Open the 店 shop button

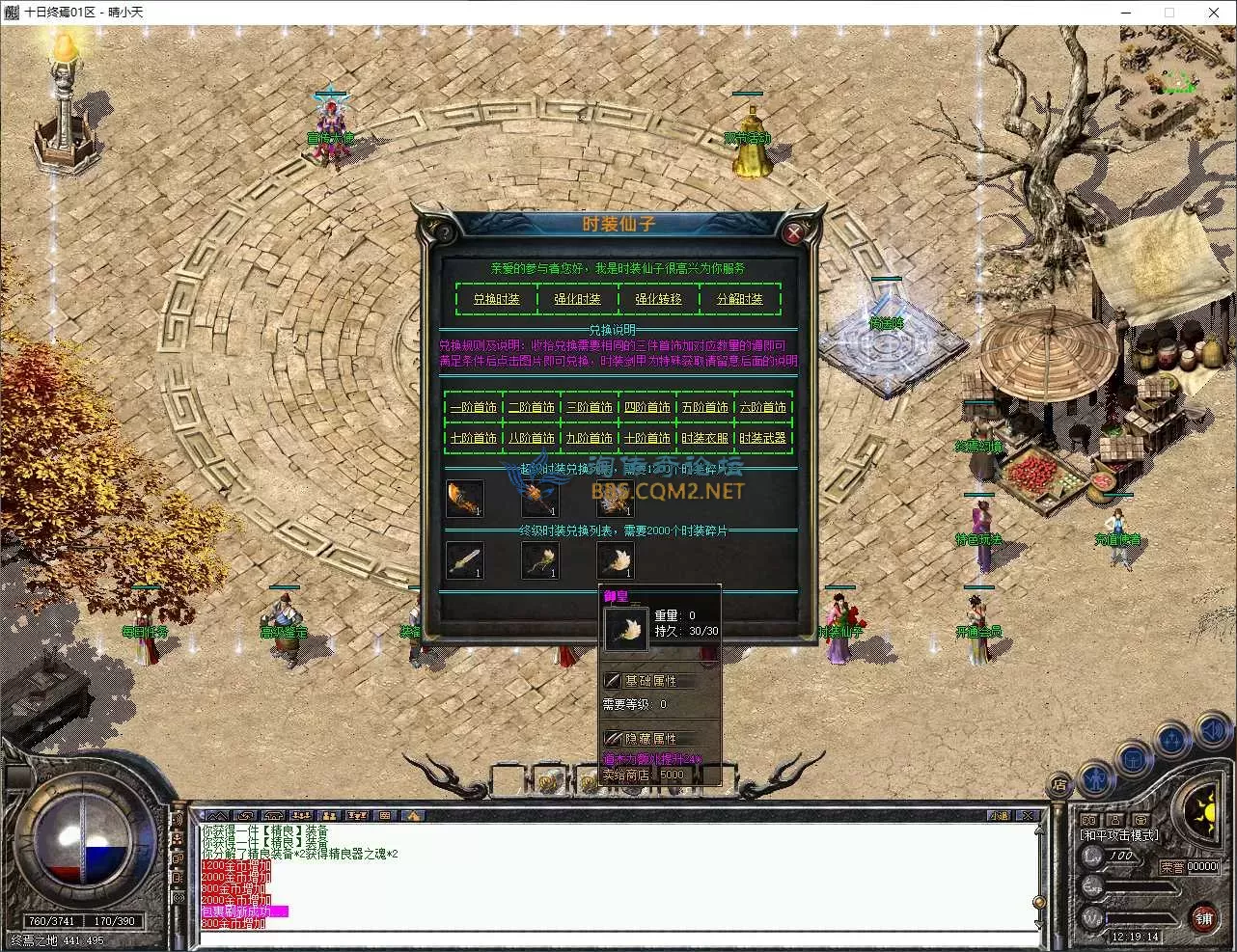[1060, 785]
